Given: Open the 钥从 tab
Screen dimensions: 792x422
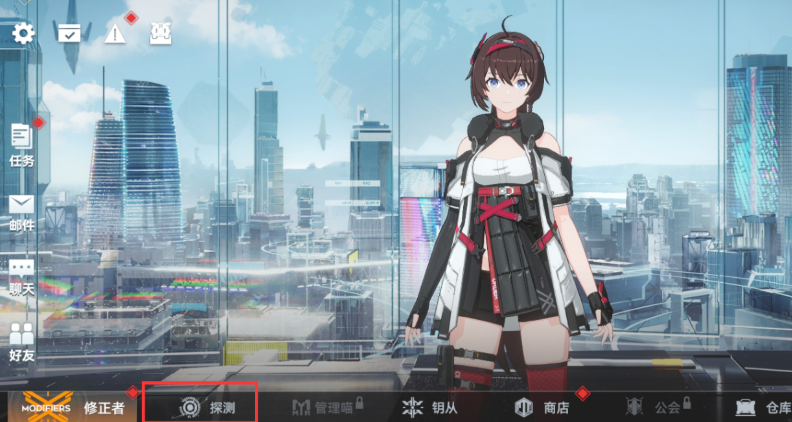Looking at the screenshot, I should tap(430, 407).
